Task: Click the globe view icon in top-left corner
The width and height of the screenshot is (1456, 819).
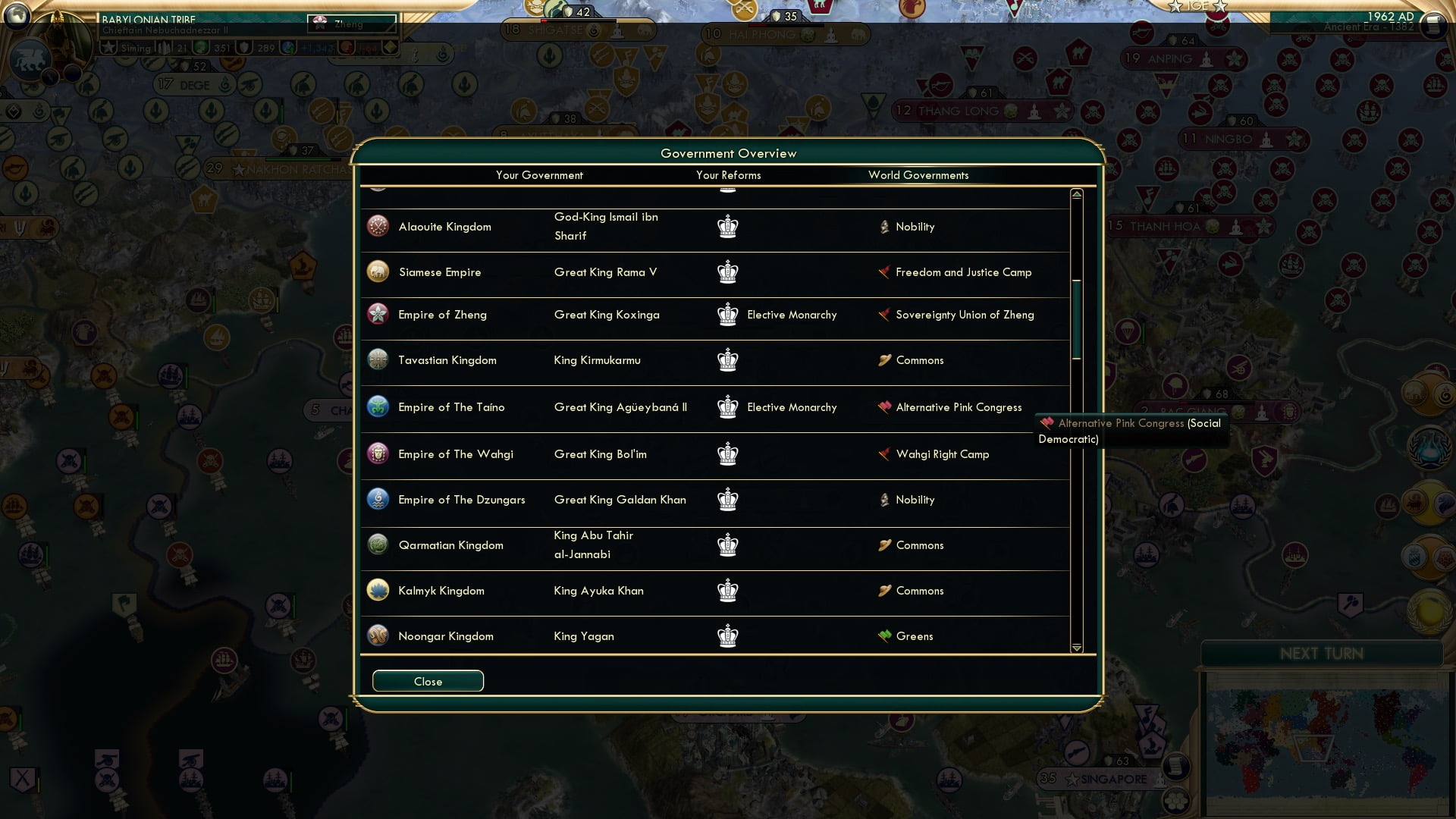Action: click(17, 15)
